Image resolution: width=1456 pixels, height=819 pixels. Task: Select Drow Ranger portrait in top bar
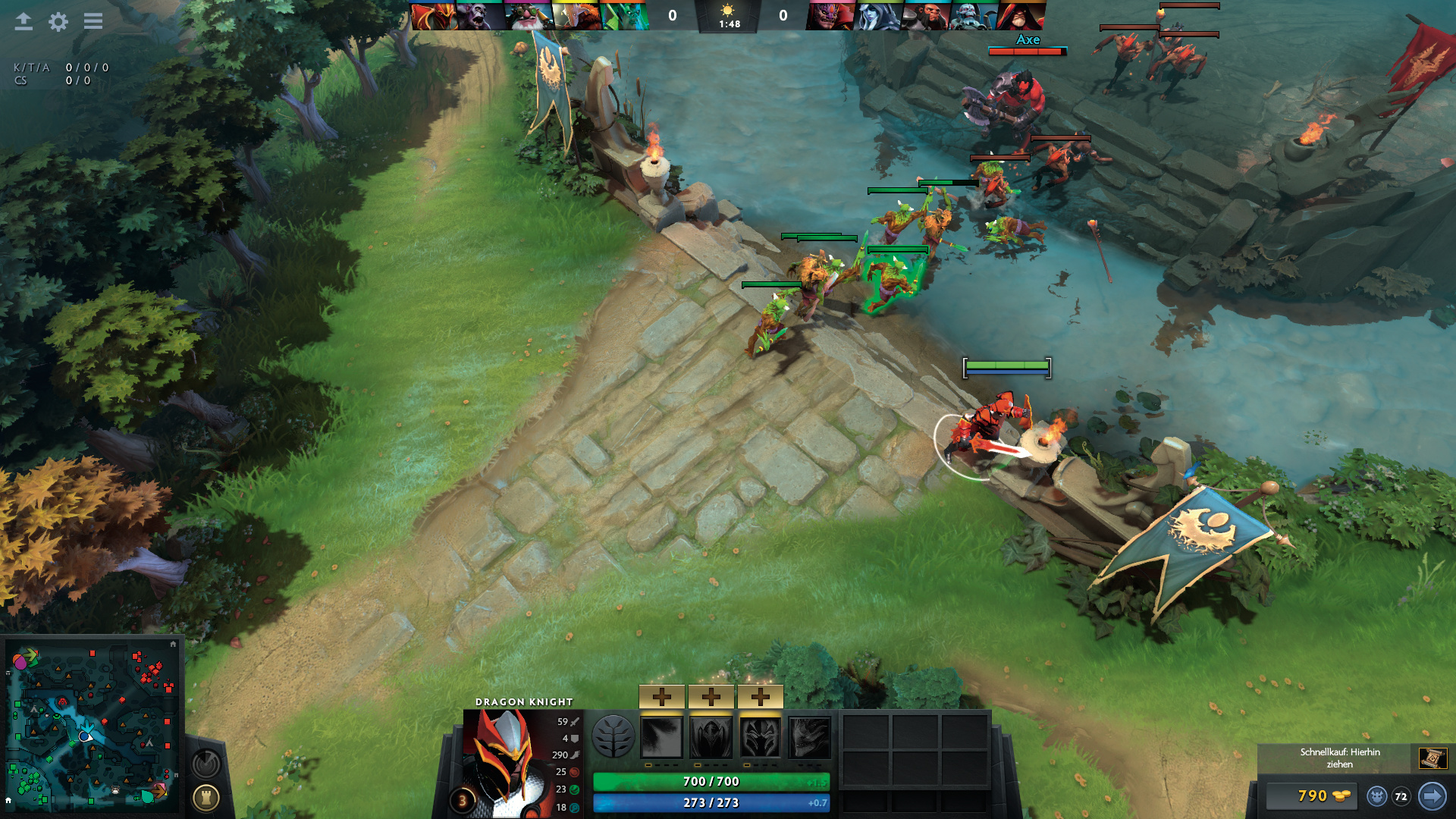coord(878,16)
